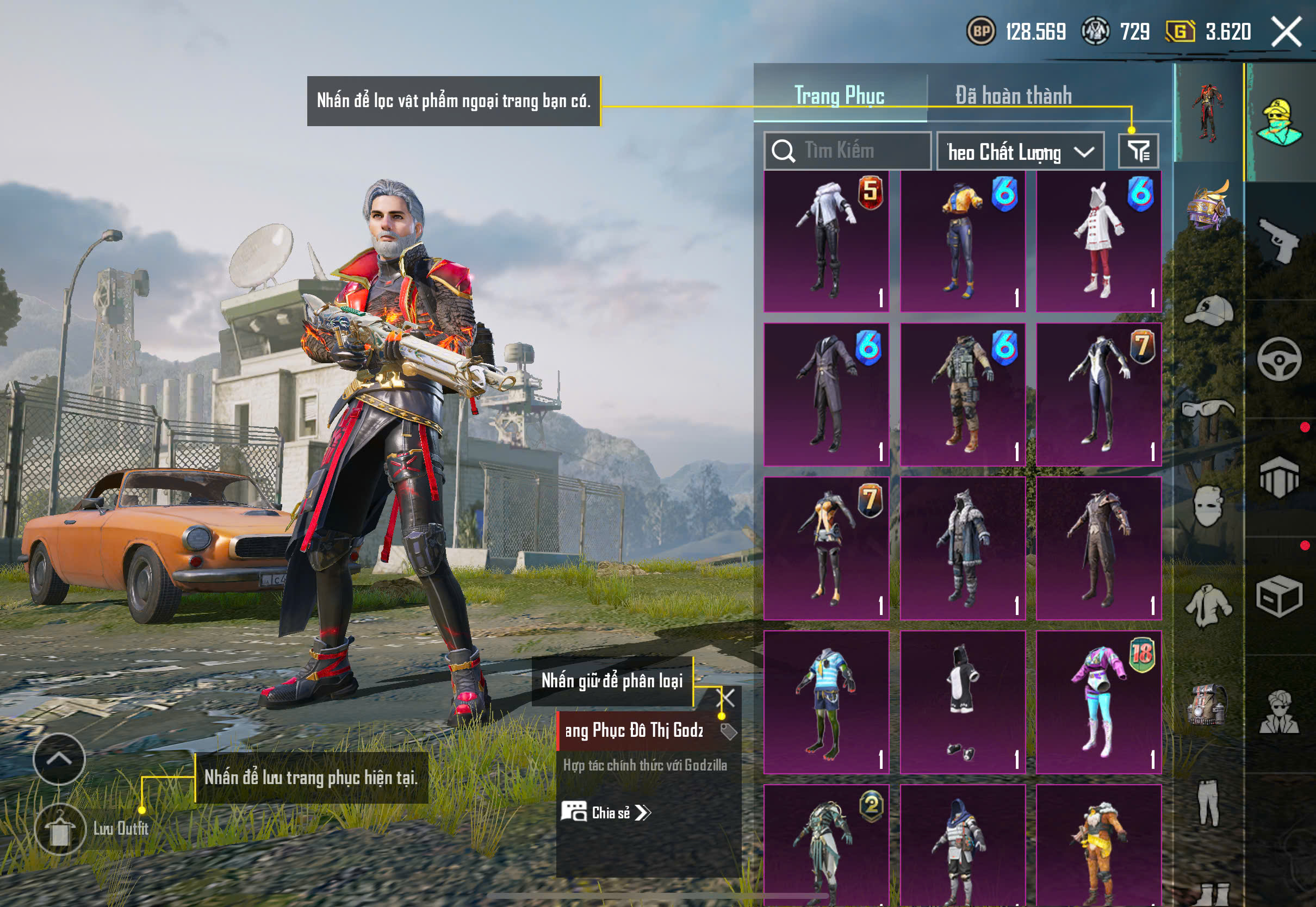
Task: Open the steering wheel vehicle category
Action: pos(1279,359)
